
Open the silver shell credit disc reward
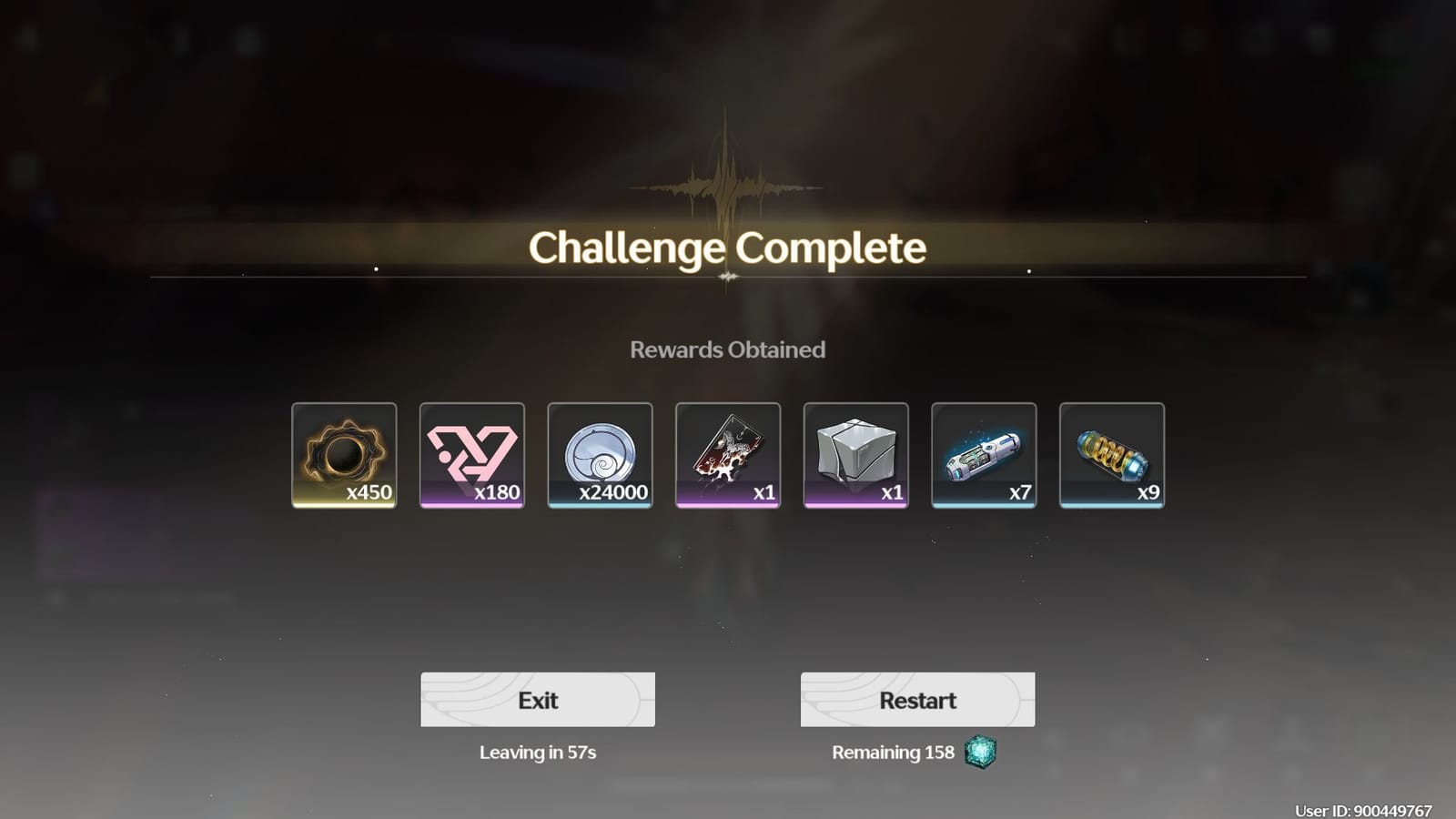(x=600, y=453)
